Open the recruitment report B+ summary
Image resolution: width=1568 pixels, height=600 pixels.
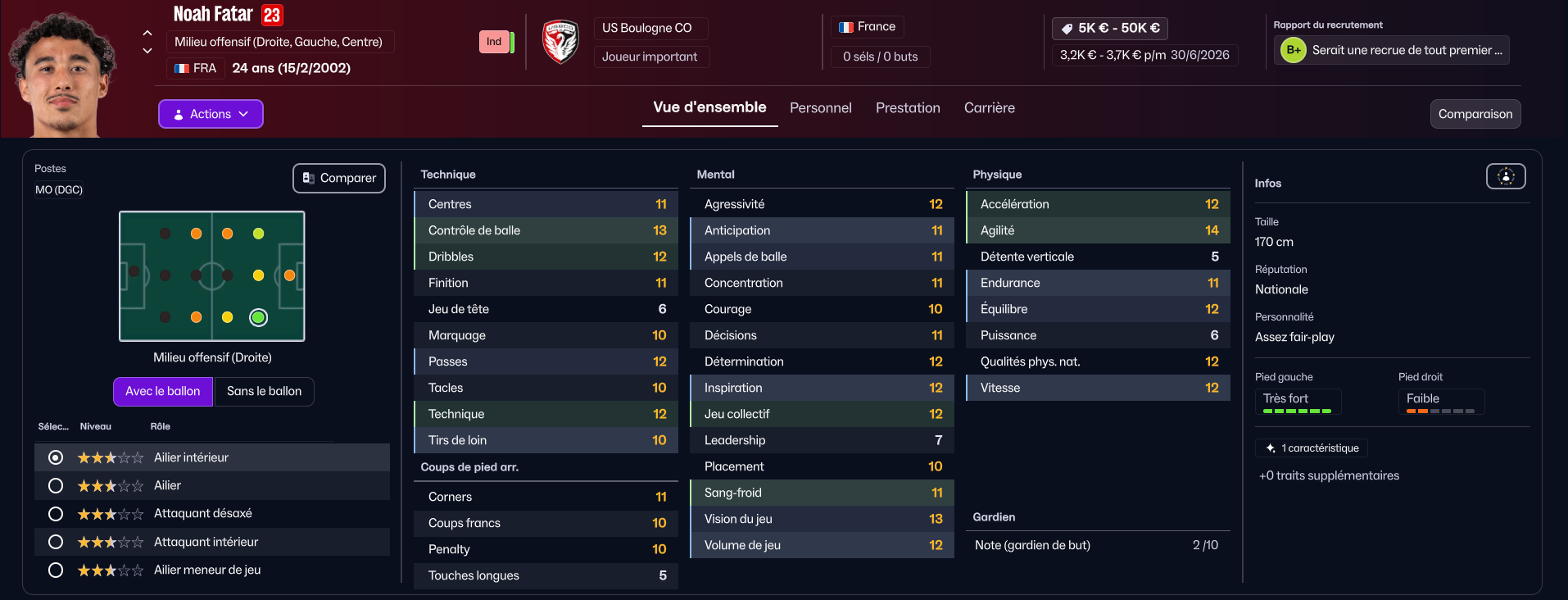[1391, 50]
